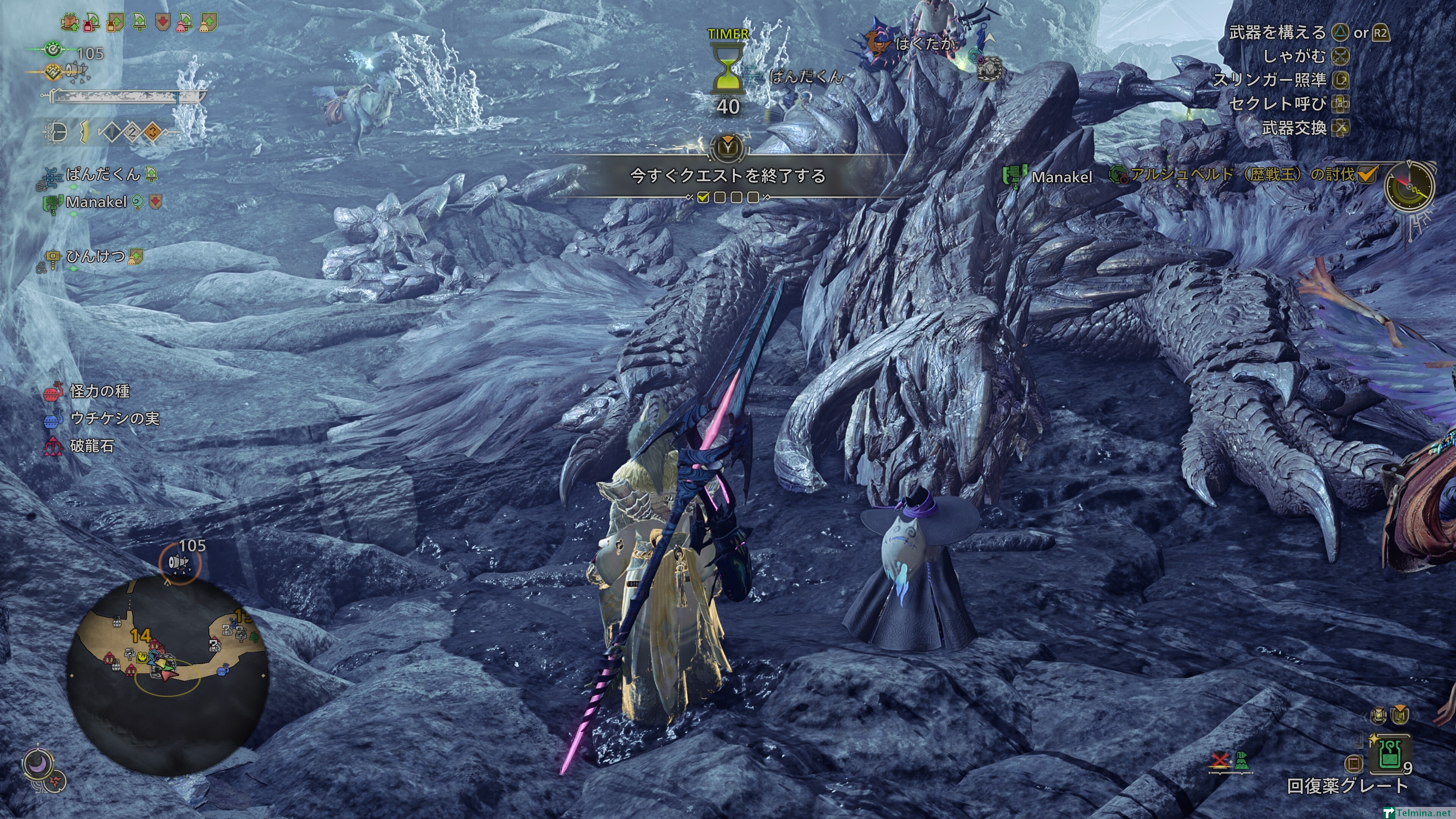Click the slinger ammo icon above the minimap

[x=179, y=562]
